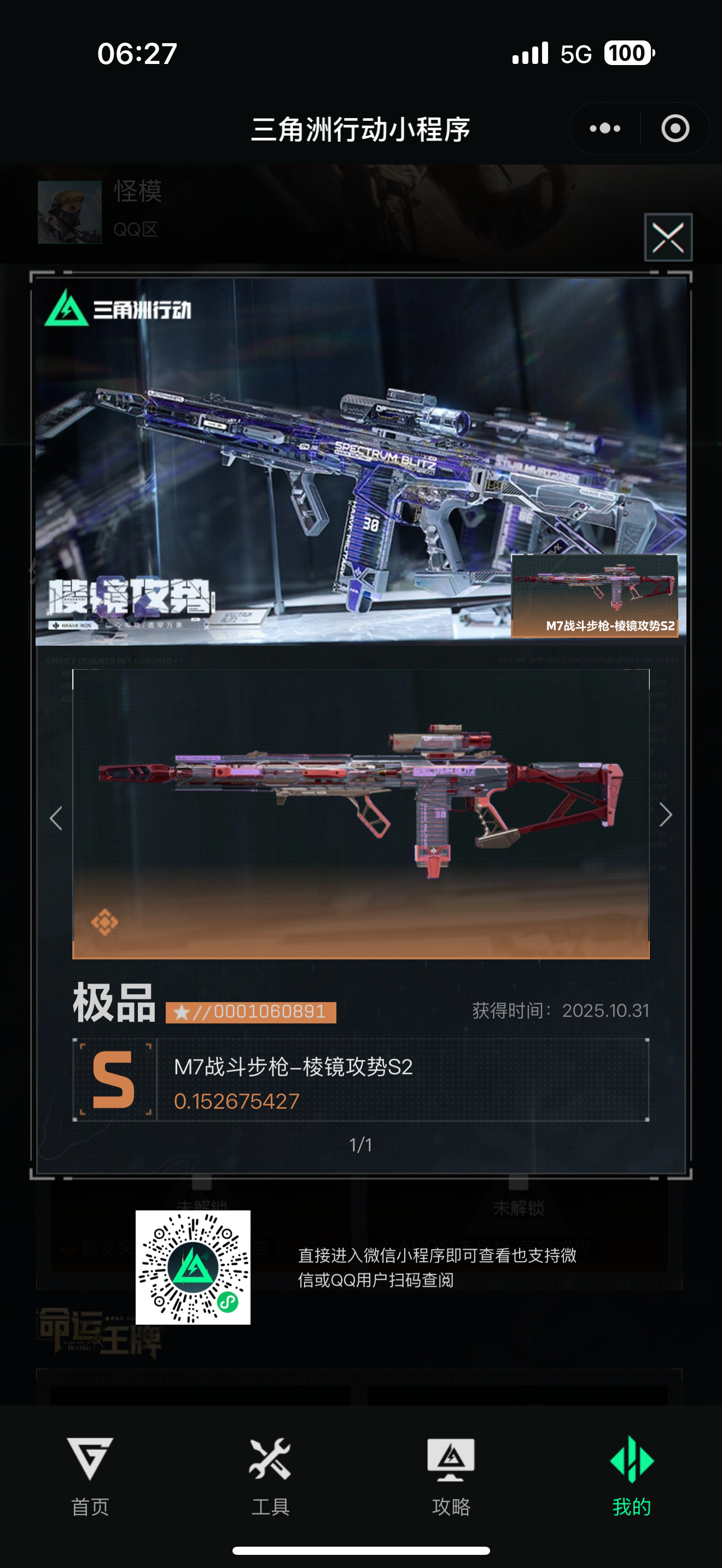Tap the orange inspect diamond in weapon viewer
This screenshot has width=722, height=1568.
point(106,923)
